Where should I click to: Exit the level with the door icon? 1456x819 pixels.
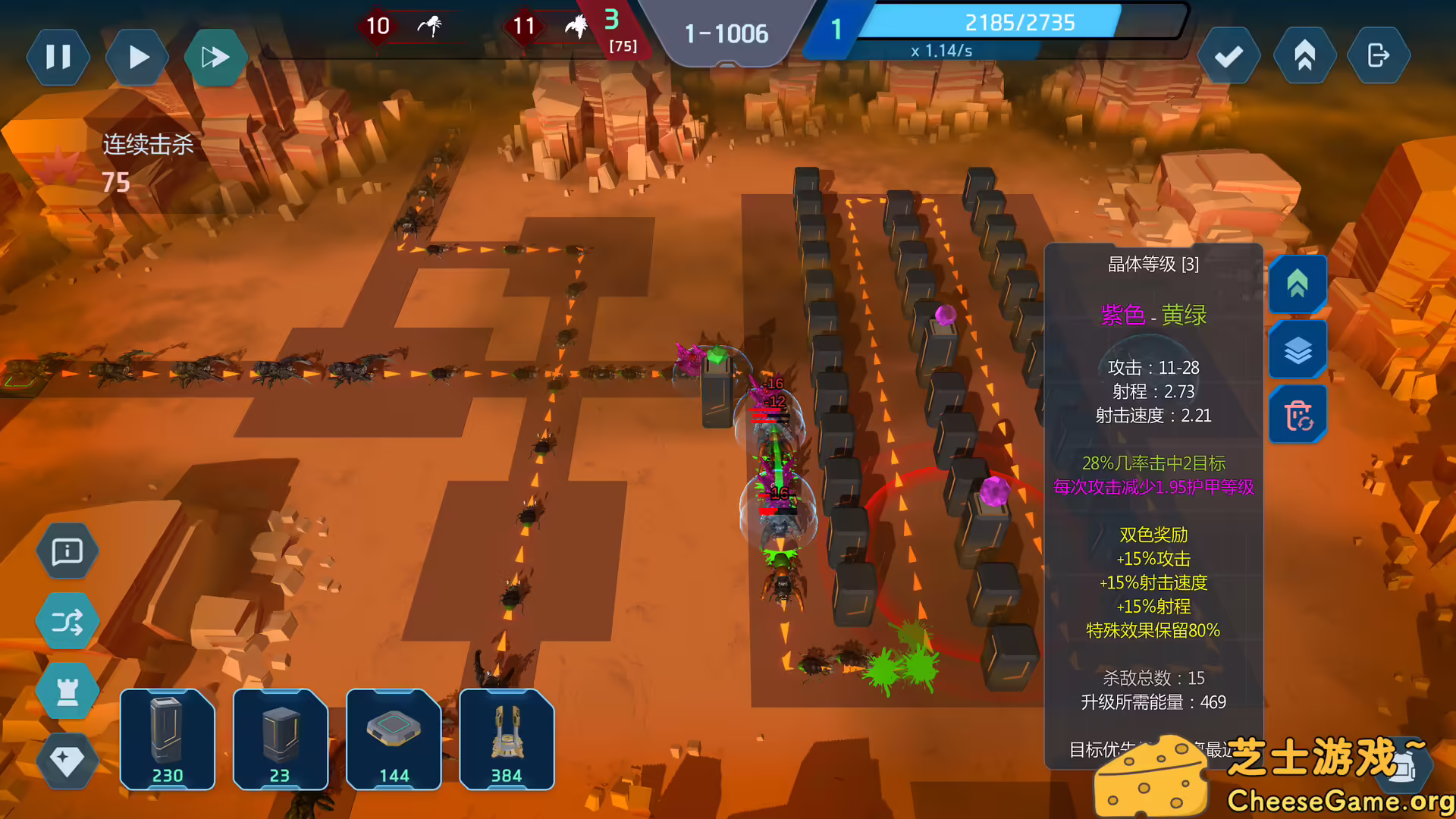point(1378,56)
